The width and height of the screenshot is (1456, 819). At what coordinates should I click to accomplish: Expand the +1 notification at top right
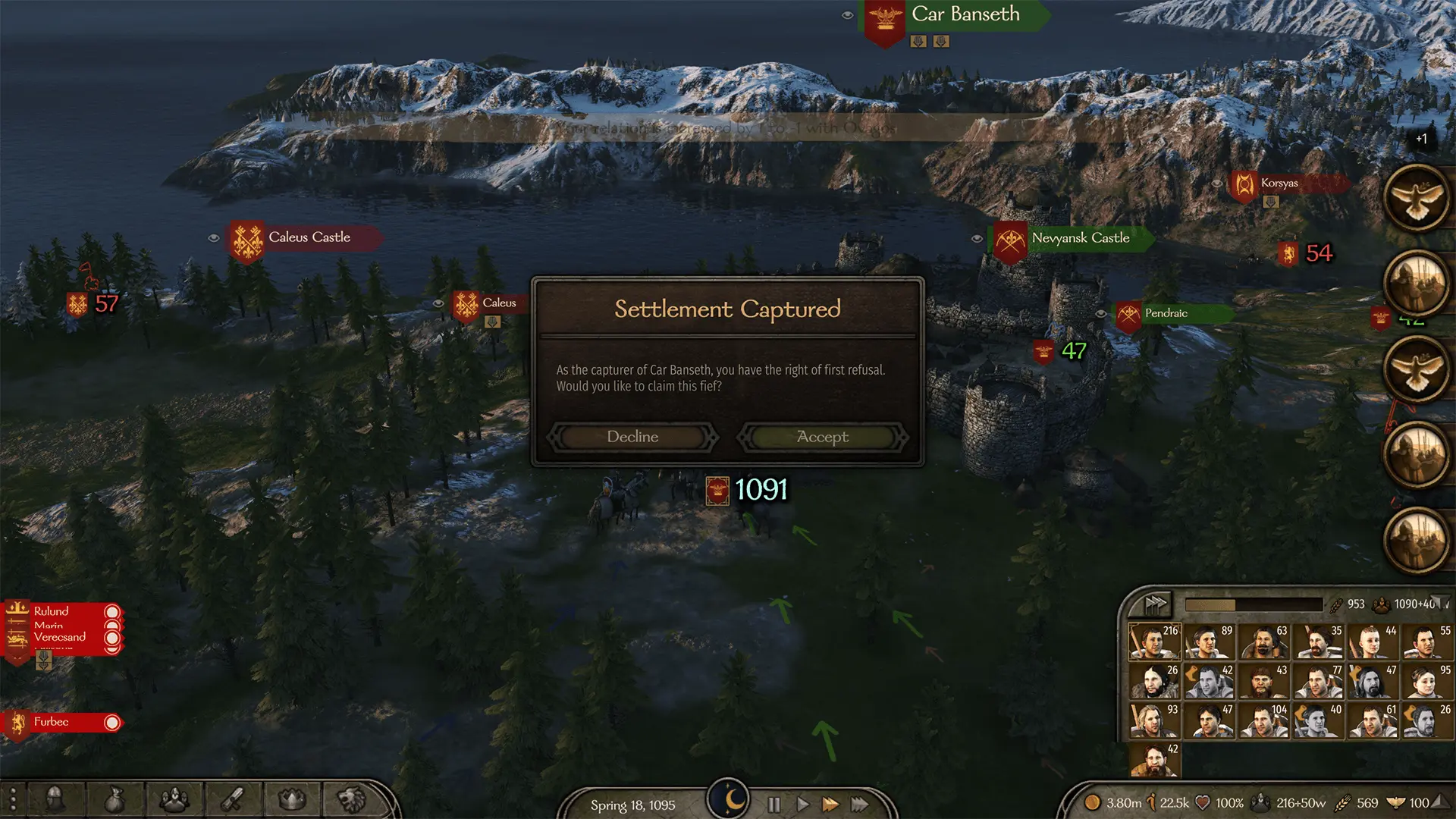[1422, 139]
